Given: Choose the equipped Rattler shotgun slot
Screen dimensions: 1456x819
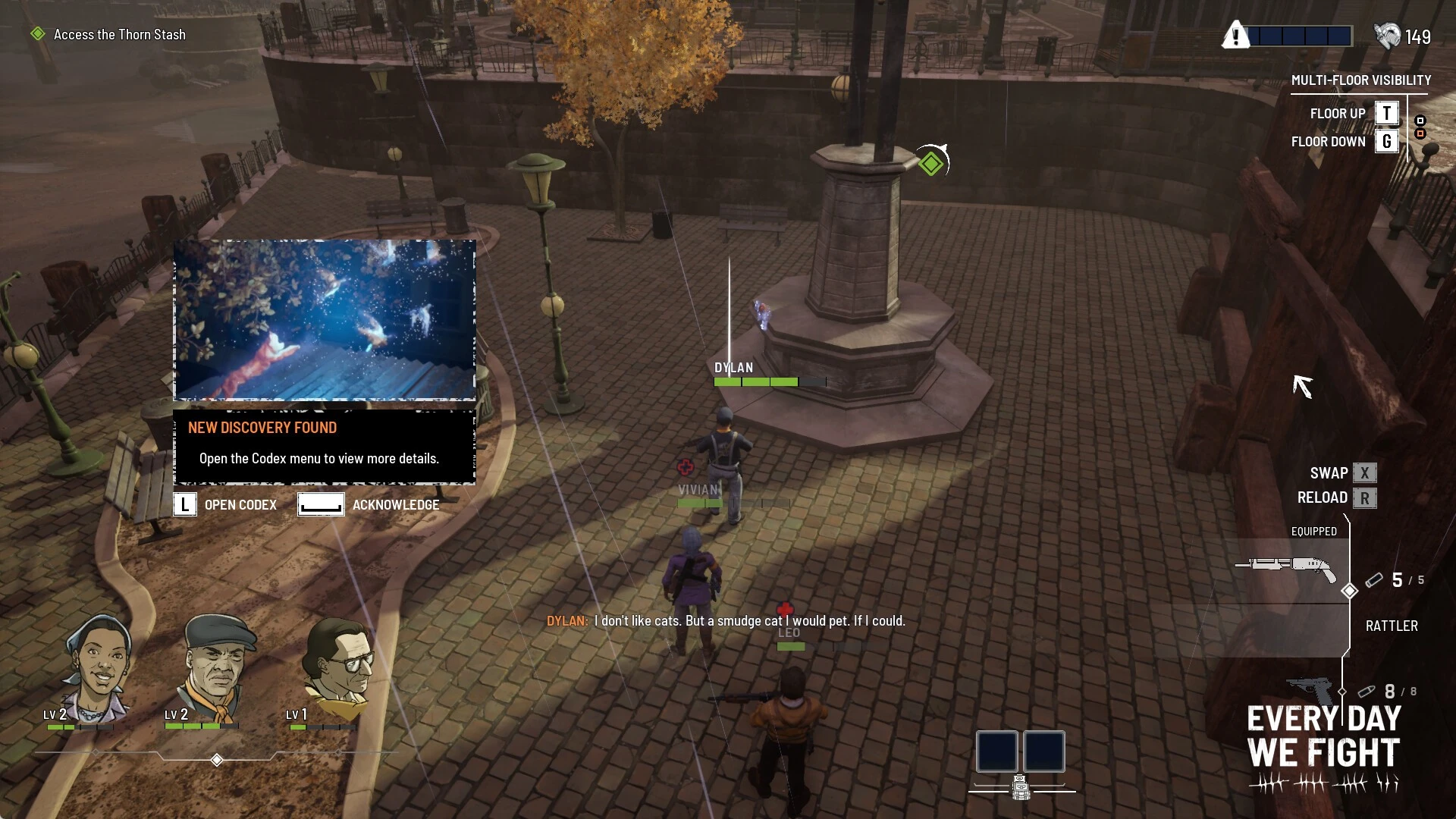Looking at the screenshot, I should pyautogui.click(x=1286, y=569).
